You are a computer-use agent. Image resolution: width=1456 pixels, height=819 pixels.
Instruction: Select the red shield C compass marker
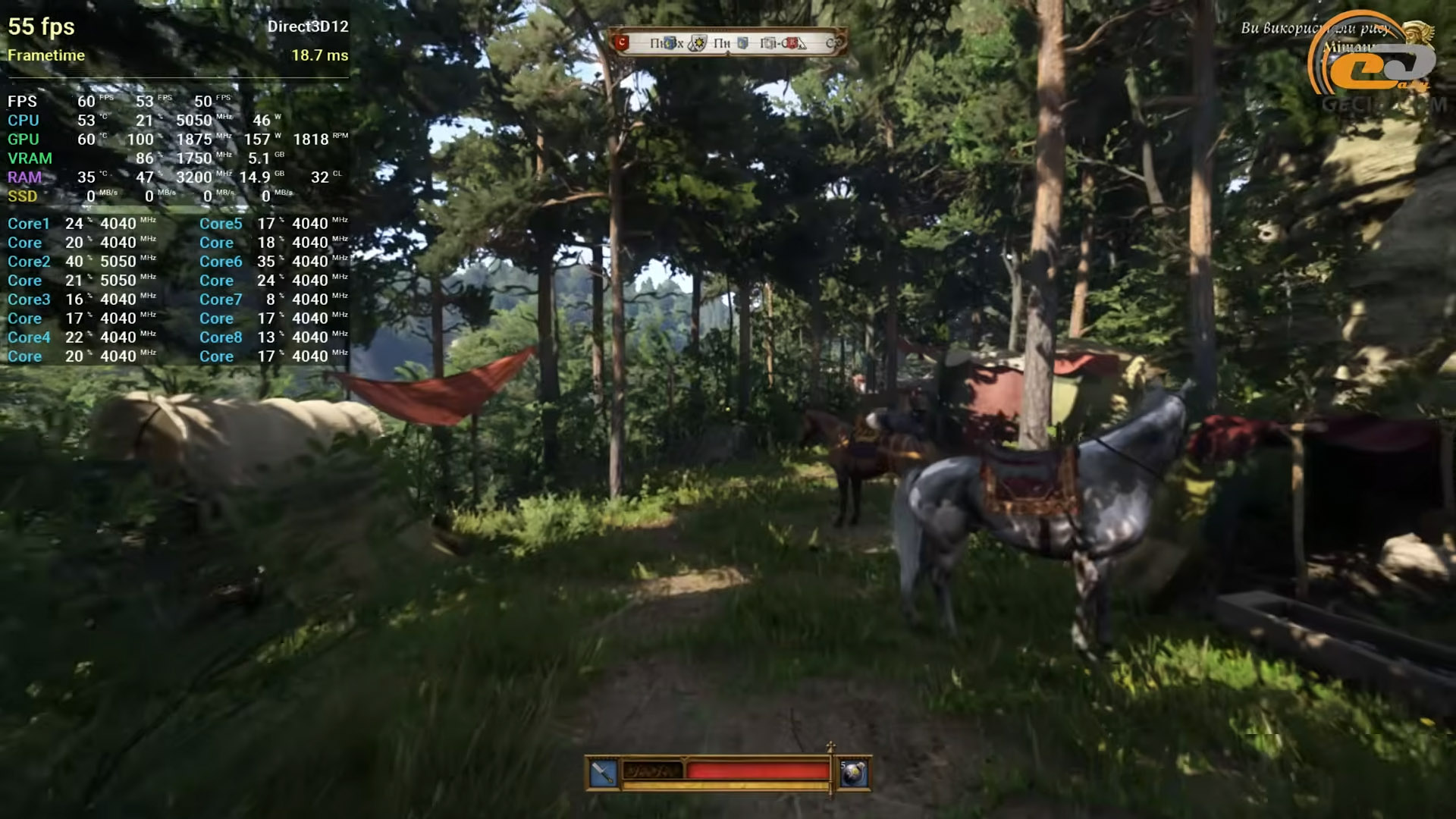(x=623, y=42)
